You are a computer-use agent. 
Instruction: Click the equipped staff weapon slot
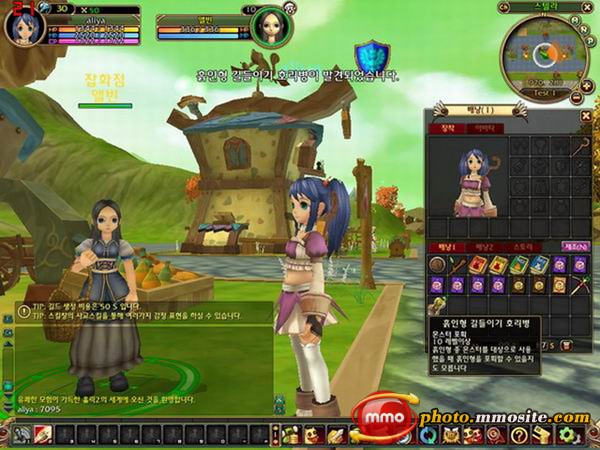[579, 147]
